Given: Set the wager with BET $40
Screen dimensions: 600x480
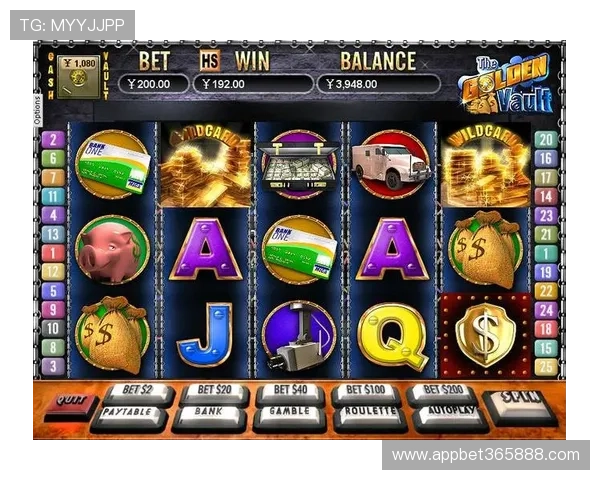Looking at the screenshot, I should pyautogui.click(x=290, y=391).
